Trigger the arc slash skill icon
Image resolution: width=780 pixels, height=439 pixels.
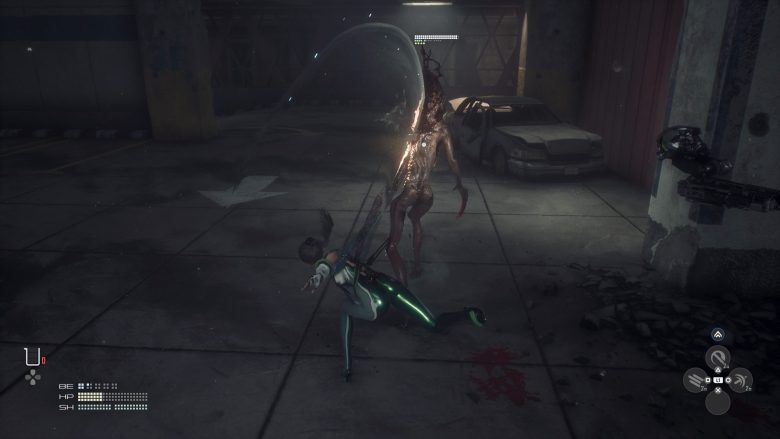[740, 380]
